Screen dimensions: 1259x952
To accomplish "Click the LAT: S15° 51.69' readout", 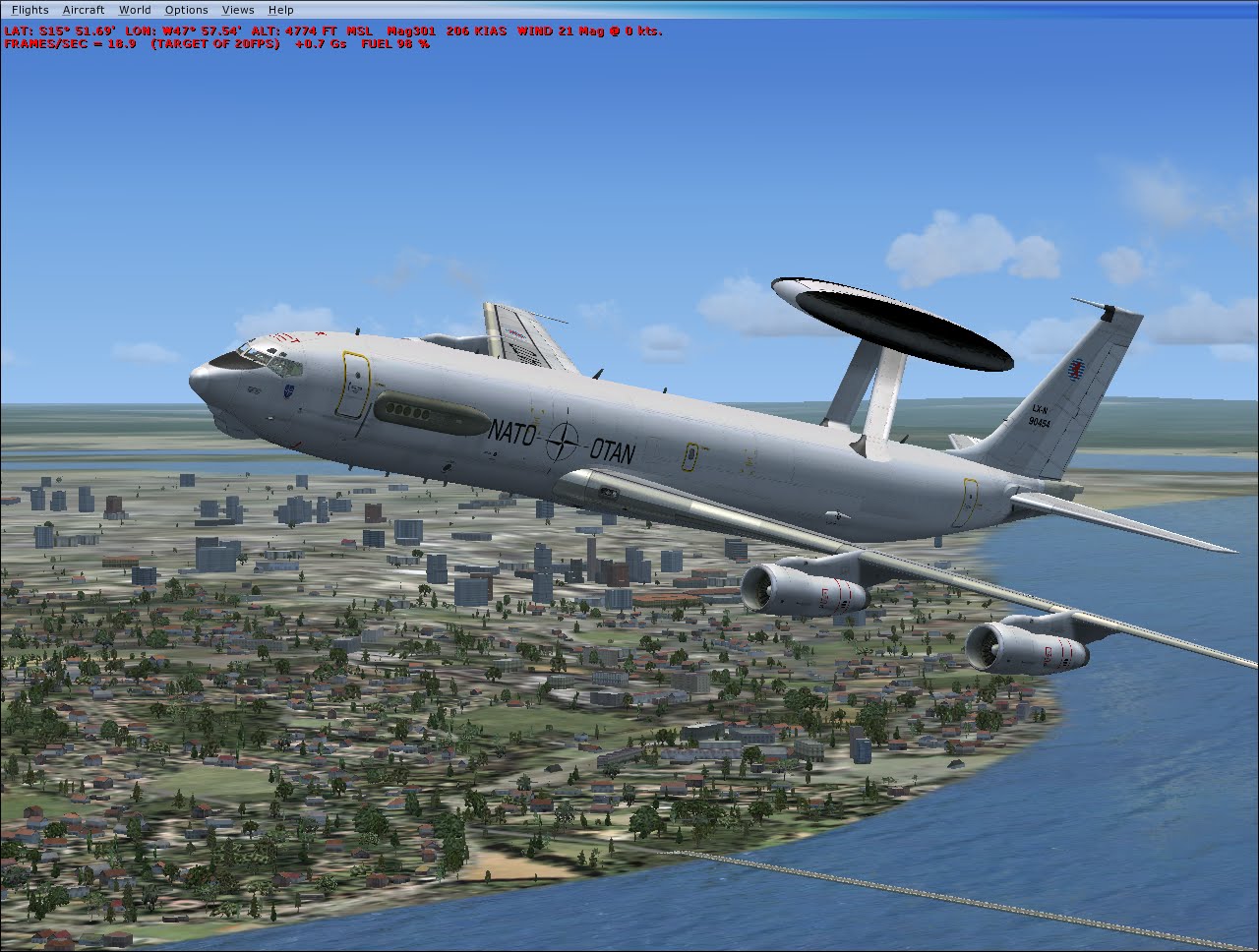I will pos(61,30).
